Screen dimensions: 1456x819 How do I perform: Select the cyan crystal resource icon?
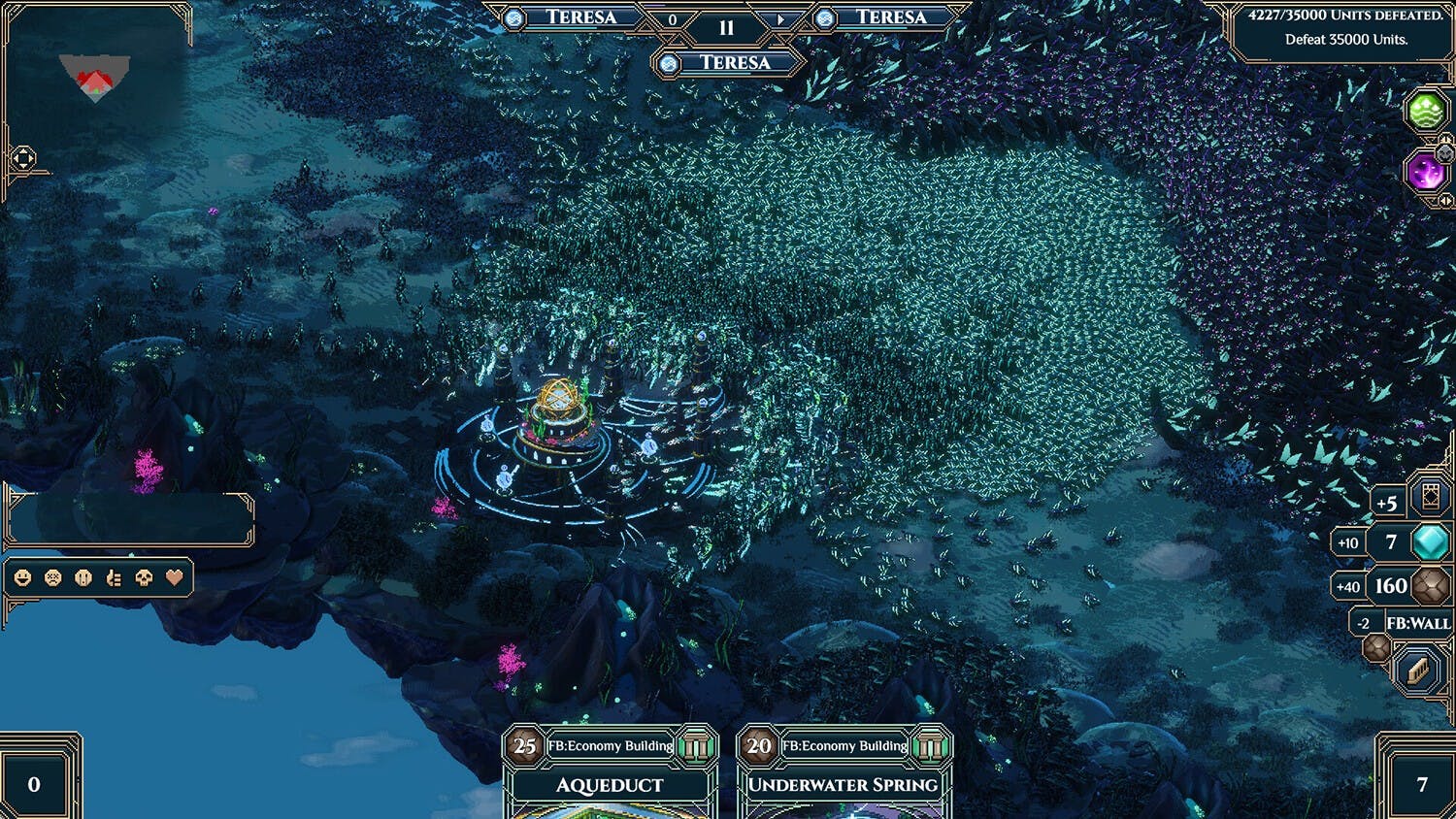pyautogui.click(x=1430, y=542)
